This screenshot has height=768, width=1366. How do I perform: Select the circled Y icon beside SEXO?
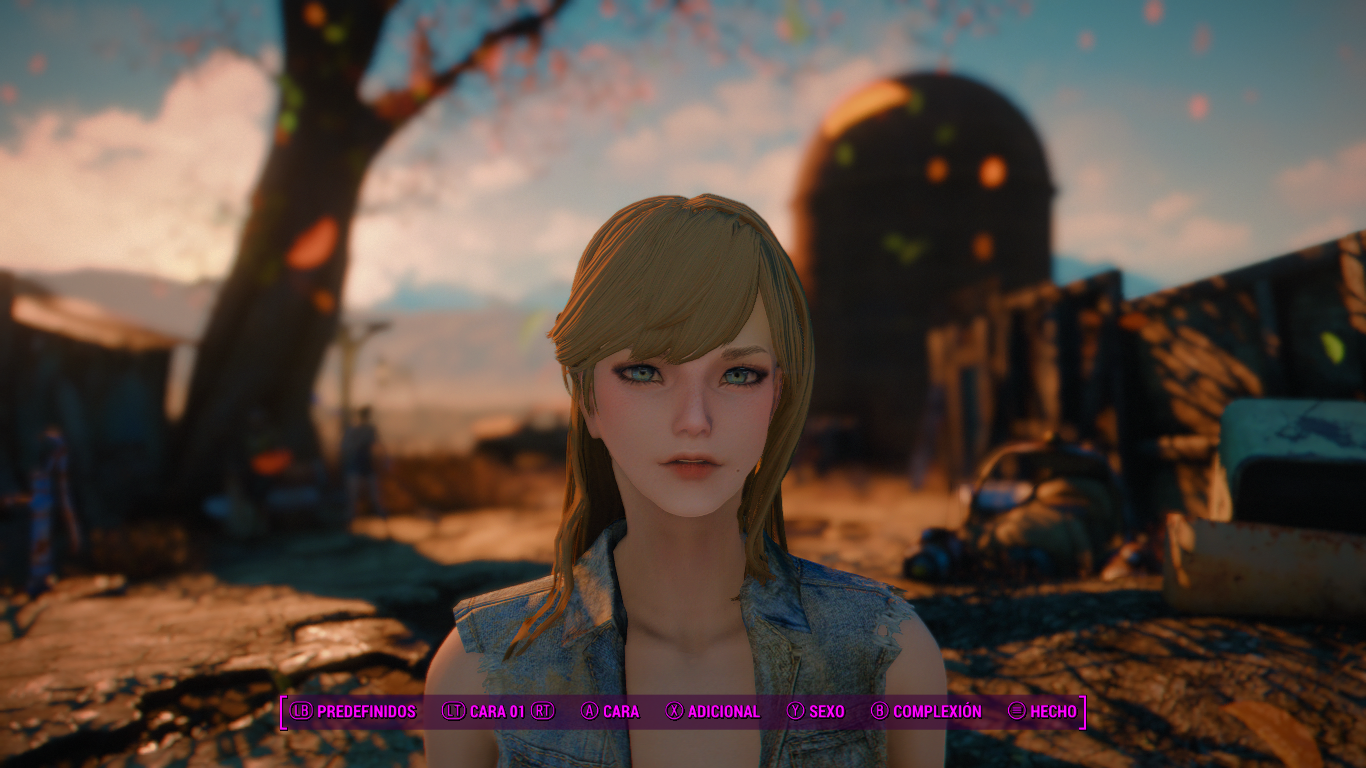[796, 712]
